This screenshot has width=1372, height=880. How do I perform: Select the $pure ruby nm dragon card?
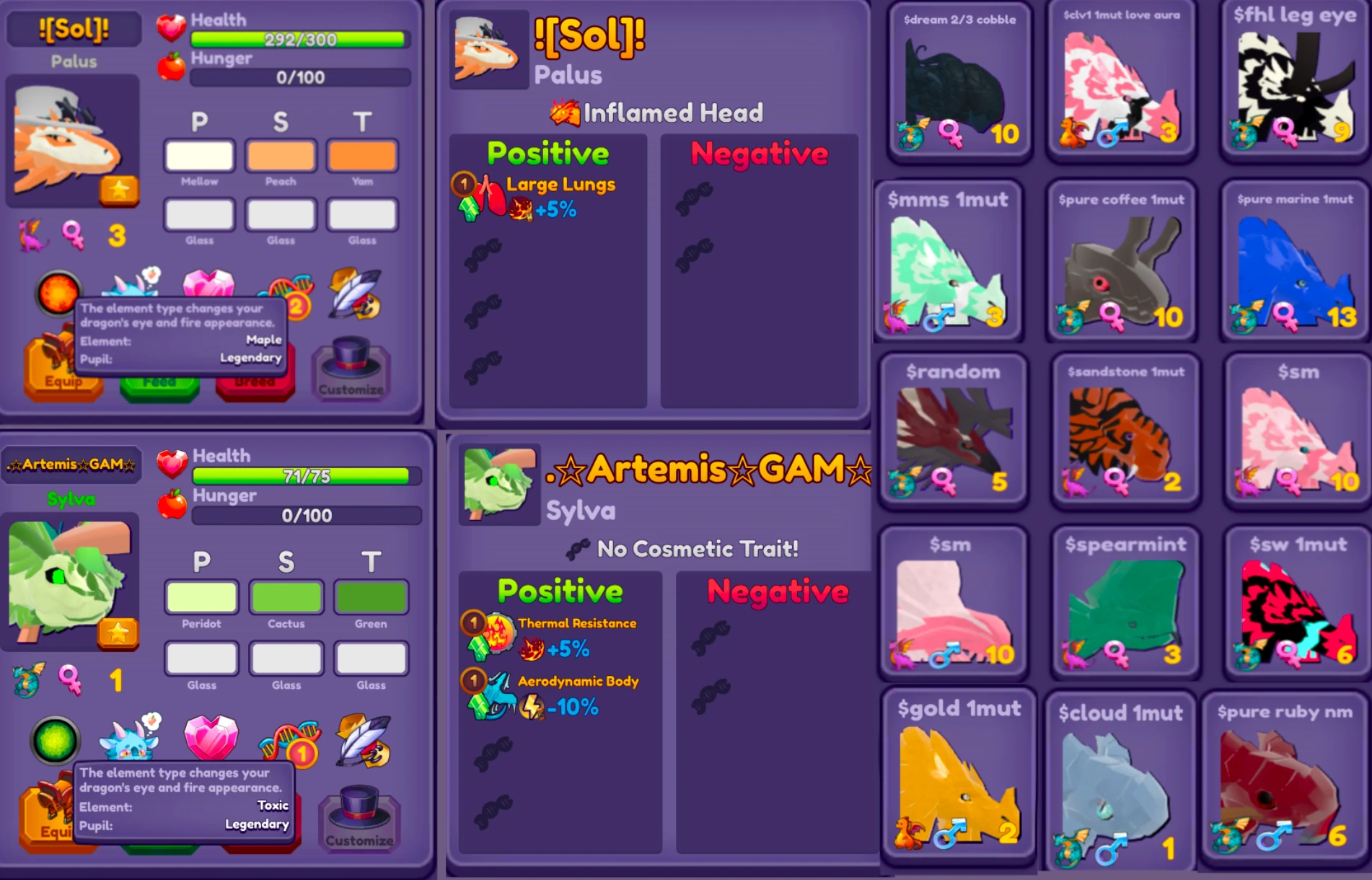point(1291,779)
